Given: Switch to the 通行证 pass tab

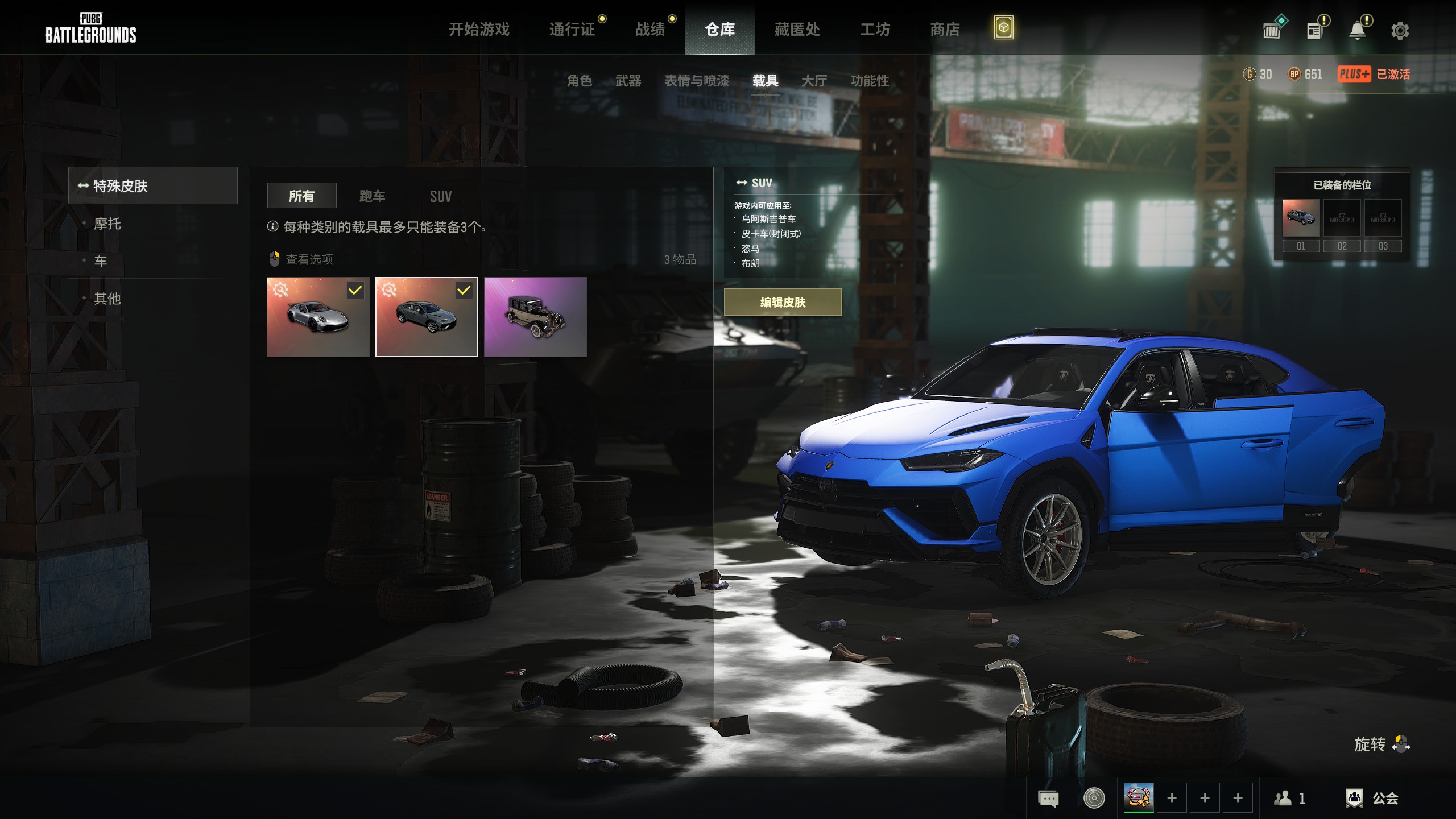Looking at the screenshot, I should point(572,29).
